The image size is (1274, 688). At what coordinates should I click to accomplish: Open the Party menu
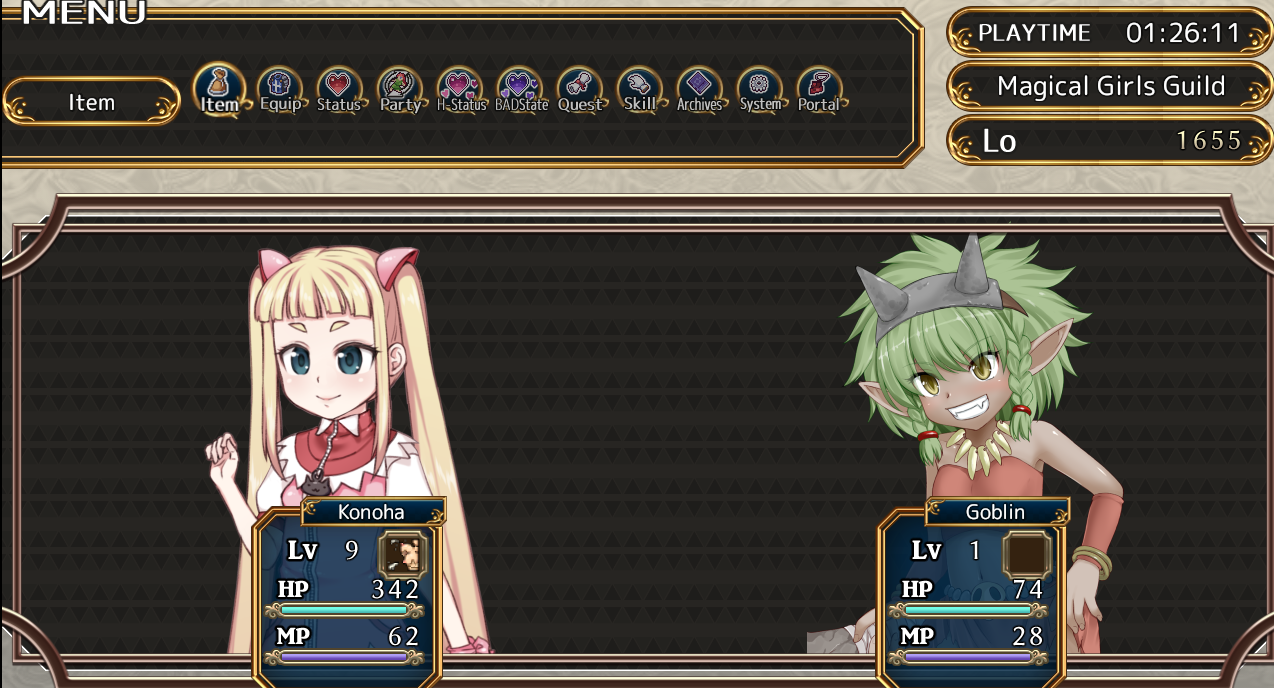pos(400,91)
